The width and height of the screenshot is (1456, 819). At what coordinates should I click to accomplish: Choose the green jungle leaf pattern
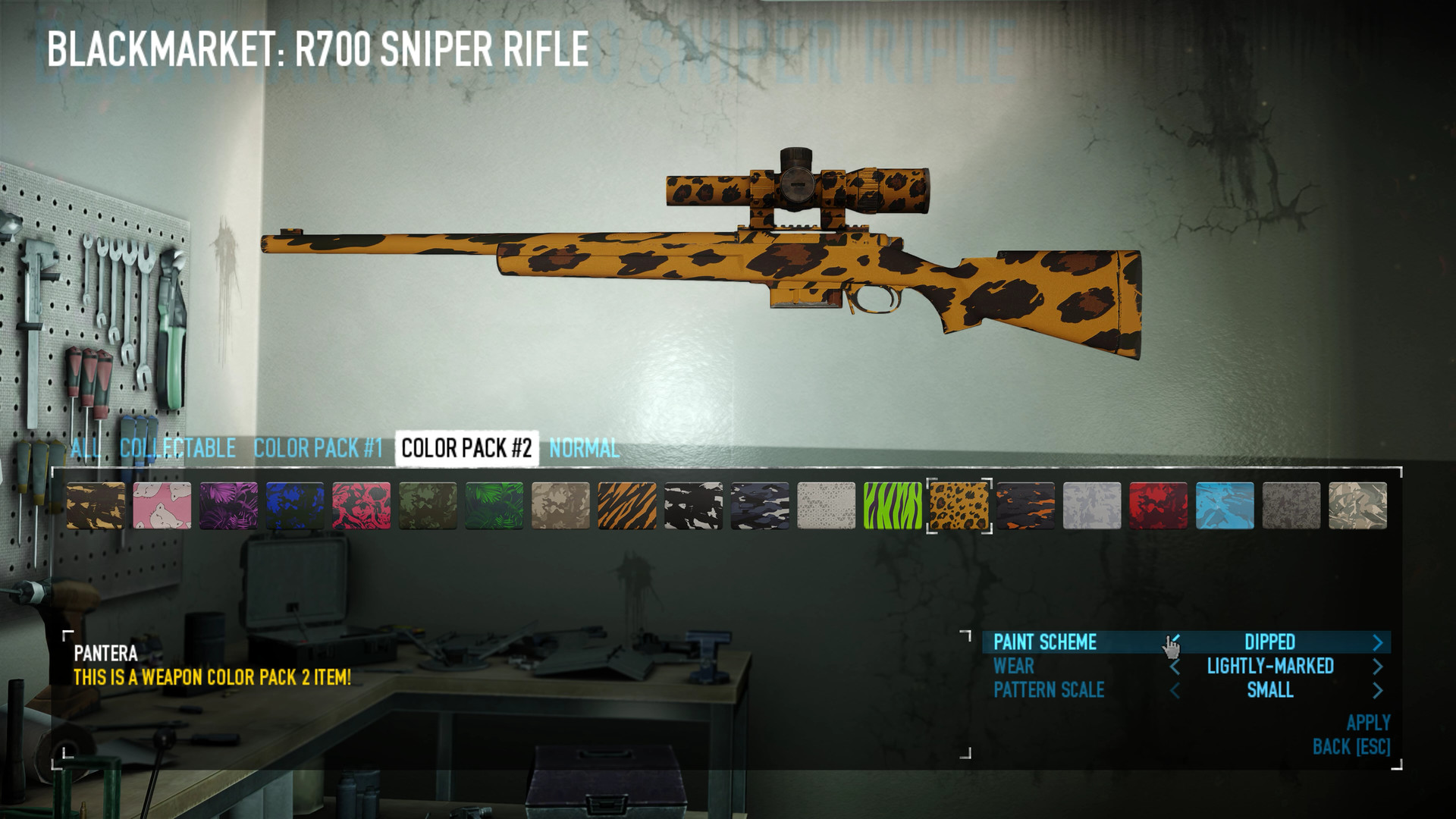click(494, 505)
